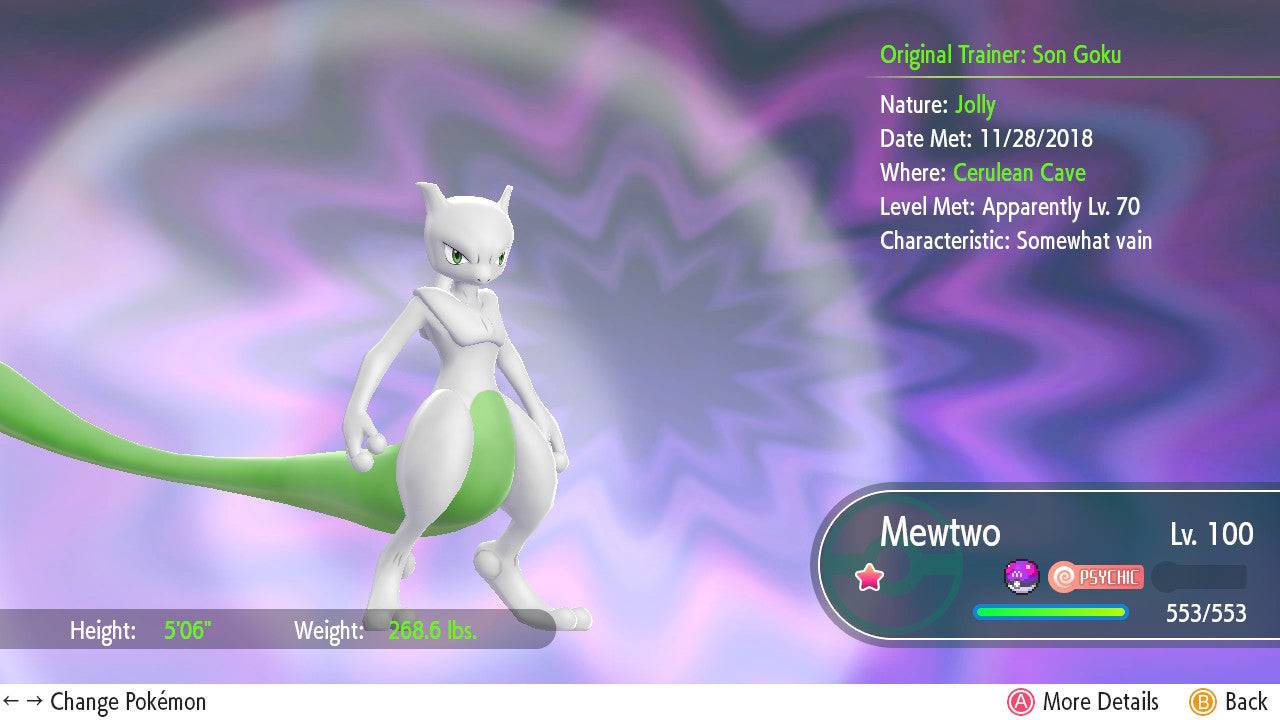Click the pink star mark icon
This screenshot has width=1280, height=720.
(870, 577)
